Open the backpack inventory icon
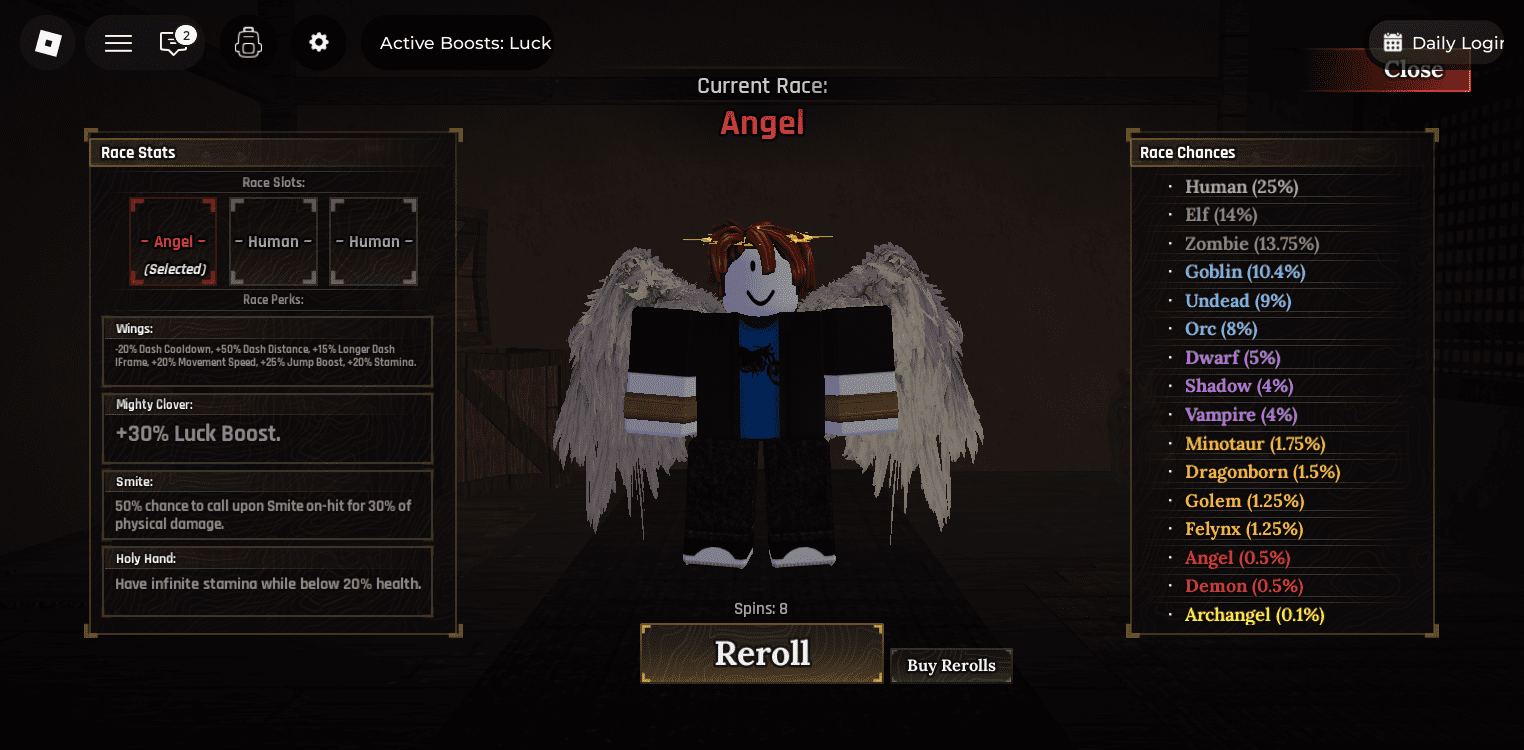Screen dimensions: 1524x750 click(247, 43)
